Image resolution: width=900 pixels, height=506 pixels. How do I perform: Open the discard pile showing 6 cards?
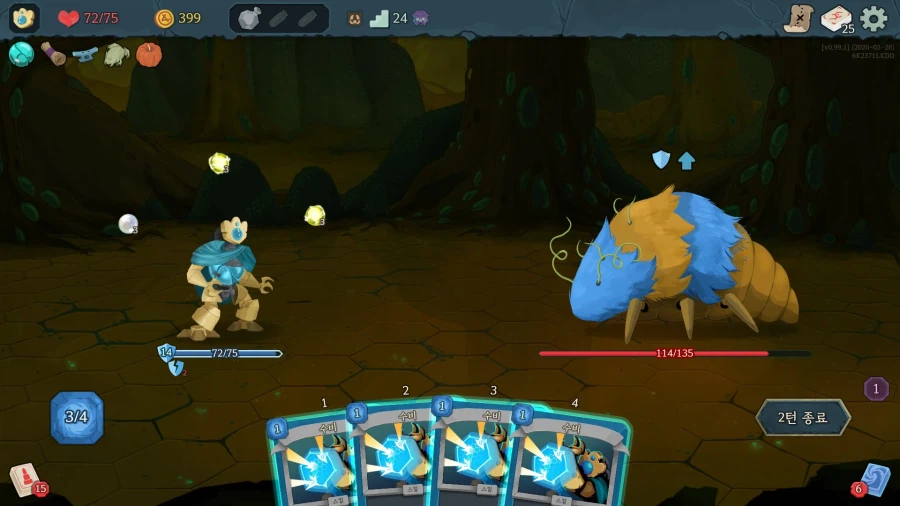[873, 478]
